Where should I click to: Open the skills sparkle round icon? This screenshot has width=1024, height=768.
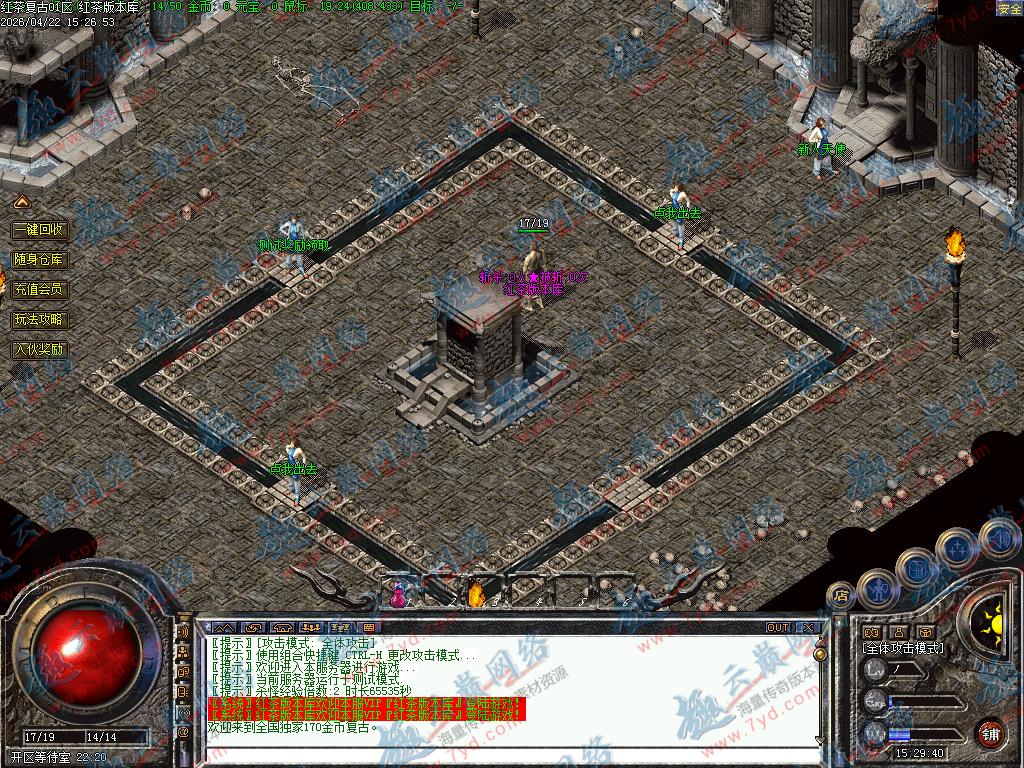point(957,547)
